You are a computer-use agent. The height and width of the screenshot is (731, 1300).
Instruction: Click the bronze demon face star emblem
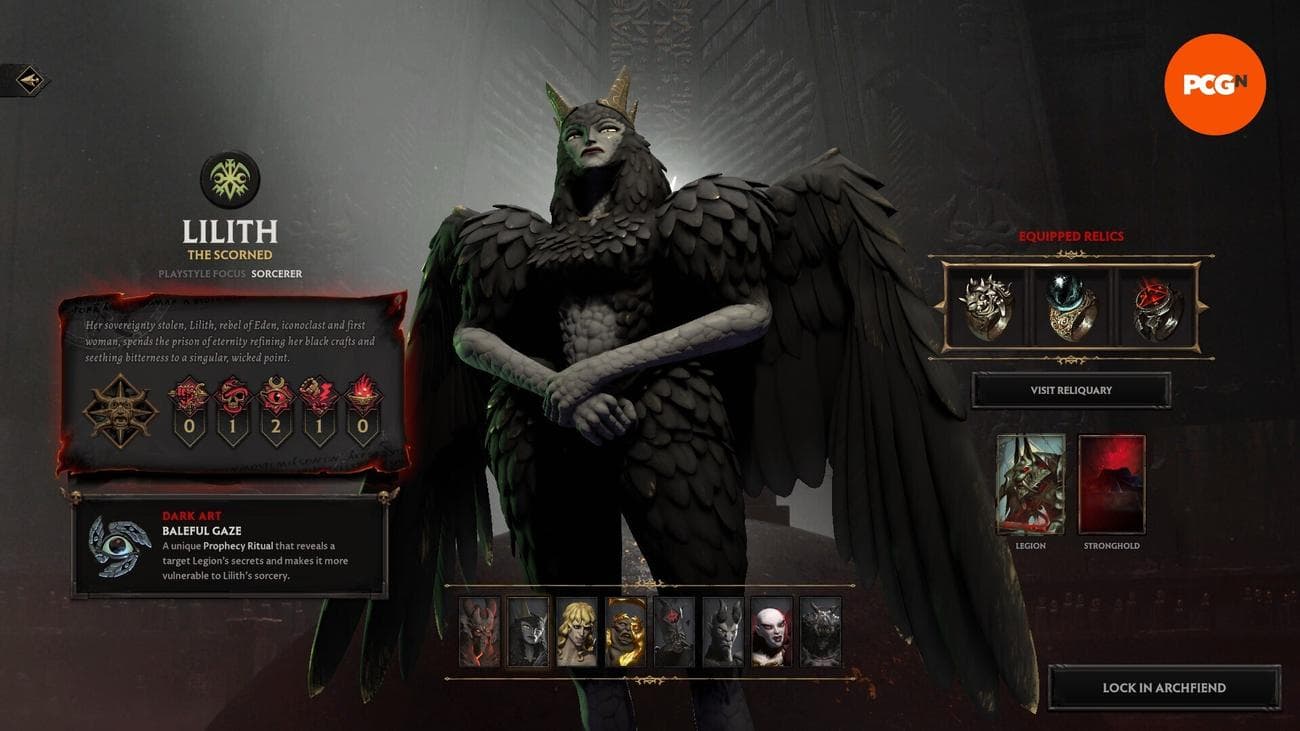pyautogui.click(x=120, y=410)
